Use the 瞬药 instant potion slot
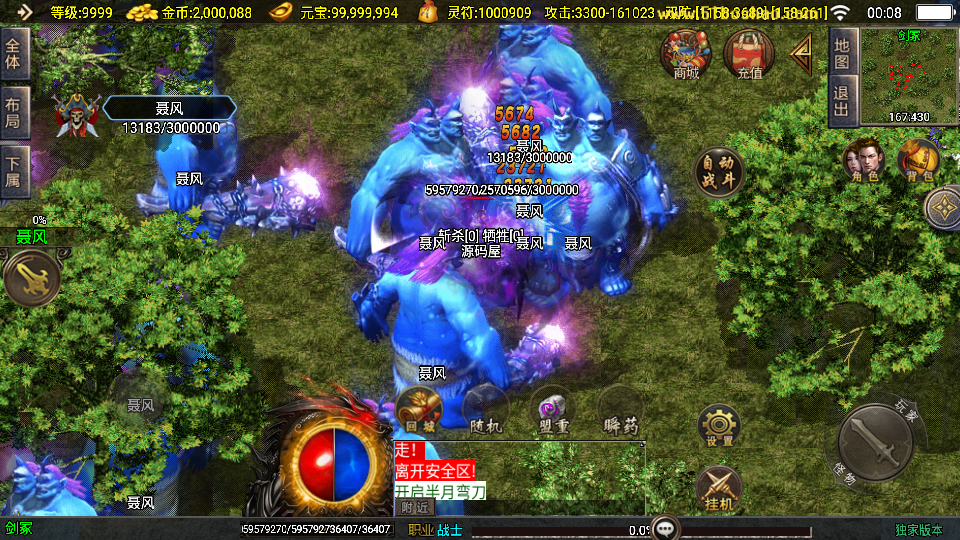The width and height of the screenshot is (960, 540). pyautogui.click(x=620, y=409)
